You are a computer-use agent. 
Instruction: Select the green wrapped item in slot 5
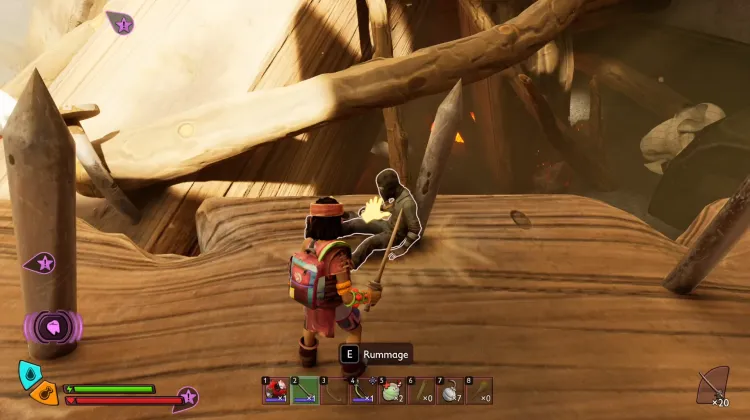click(x=391, y=391)
